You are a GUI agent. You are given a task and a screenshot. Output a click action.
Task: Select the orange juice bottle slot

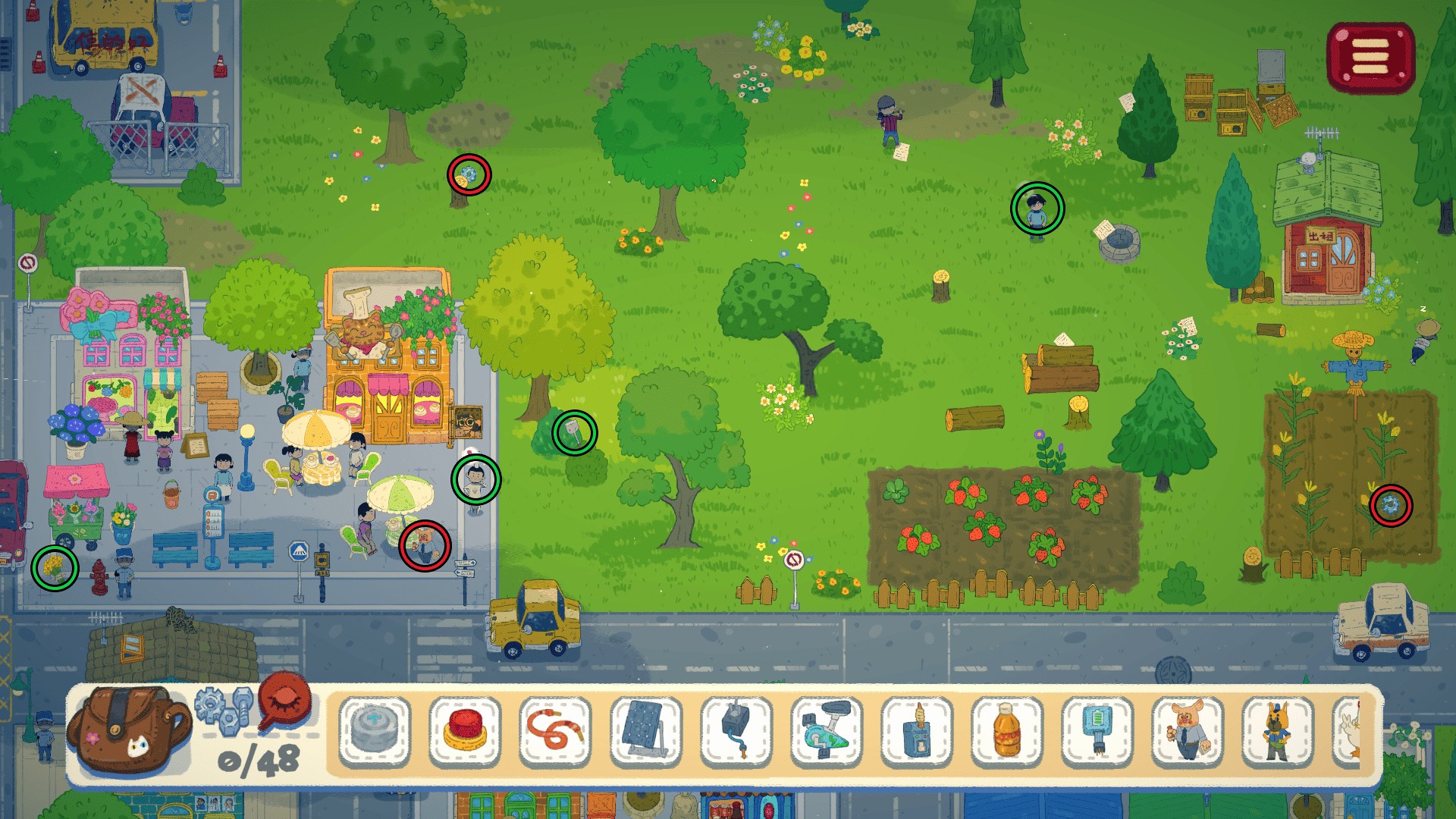tap(1006, 730)
